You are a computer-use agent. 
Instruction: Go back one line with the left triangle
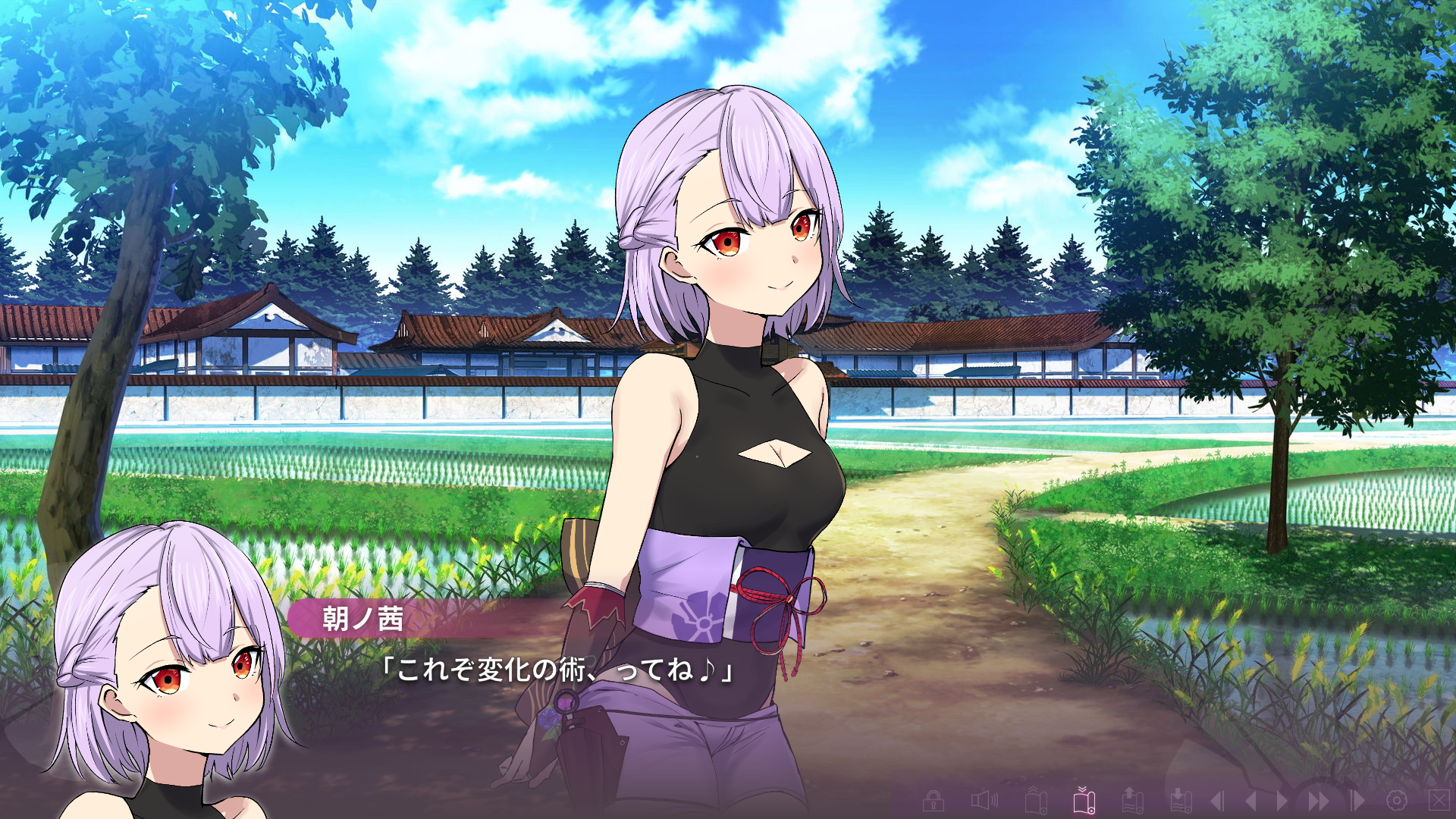pos(1250,801)
